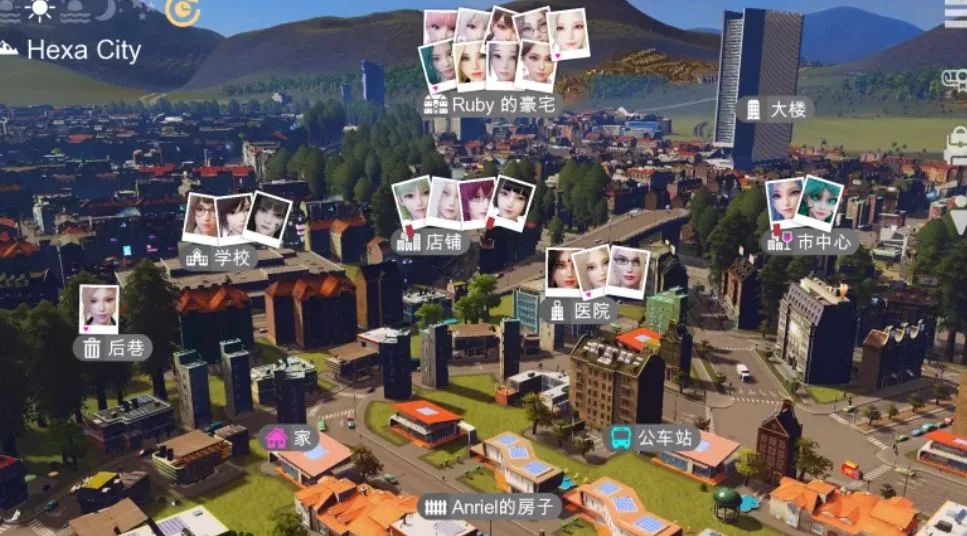Image resolution: width=967 pixels, height=536 pixels.
Task: Enter the 后巷 back alley location
Action: point(114,347)
